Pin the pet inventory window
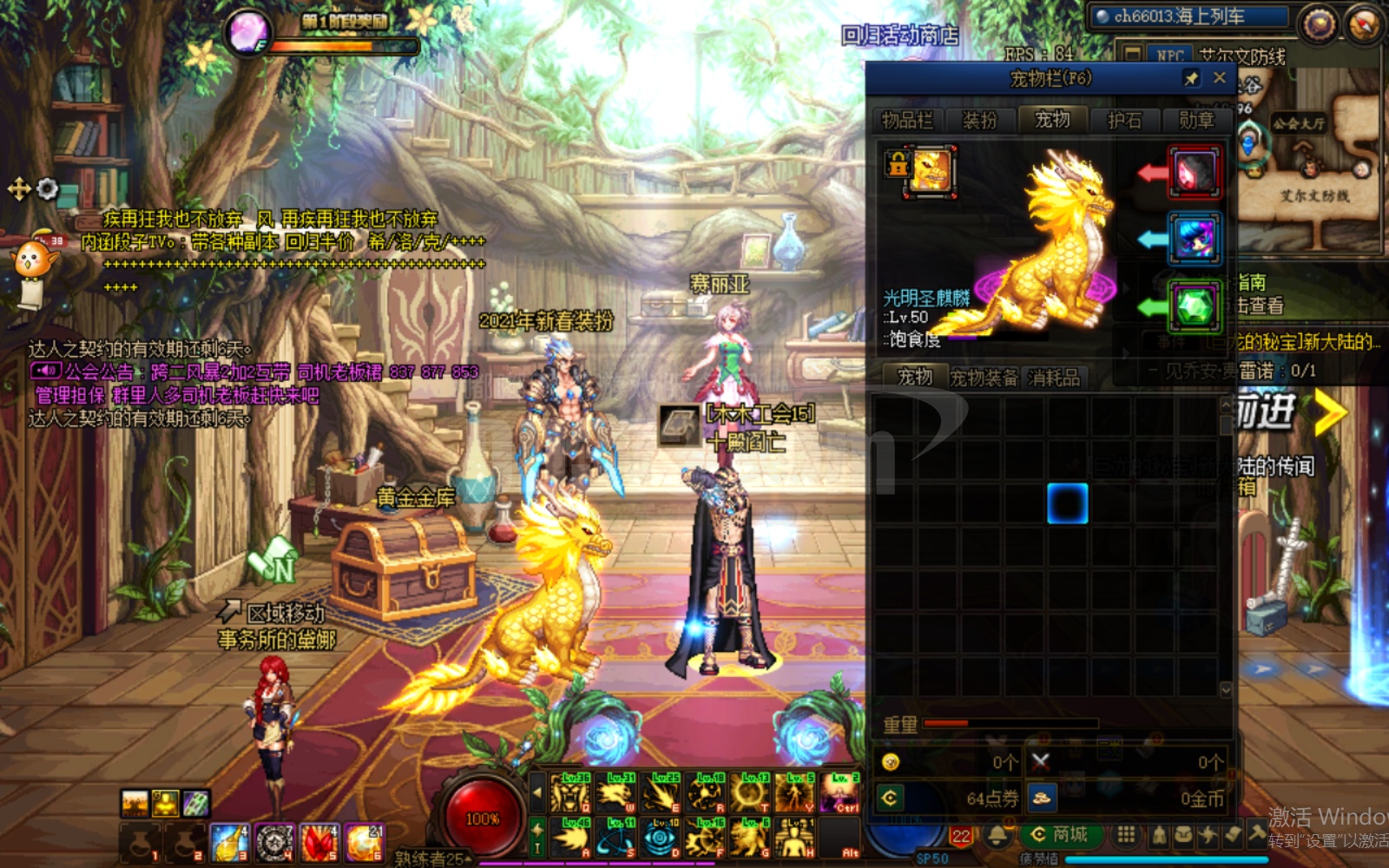Screen dimensions: 1389x868 [1191, 78]
